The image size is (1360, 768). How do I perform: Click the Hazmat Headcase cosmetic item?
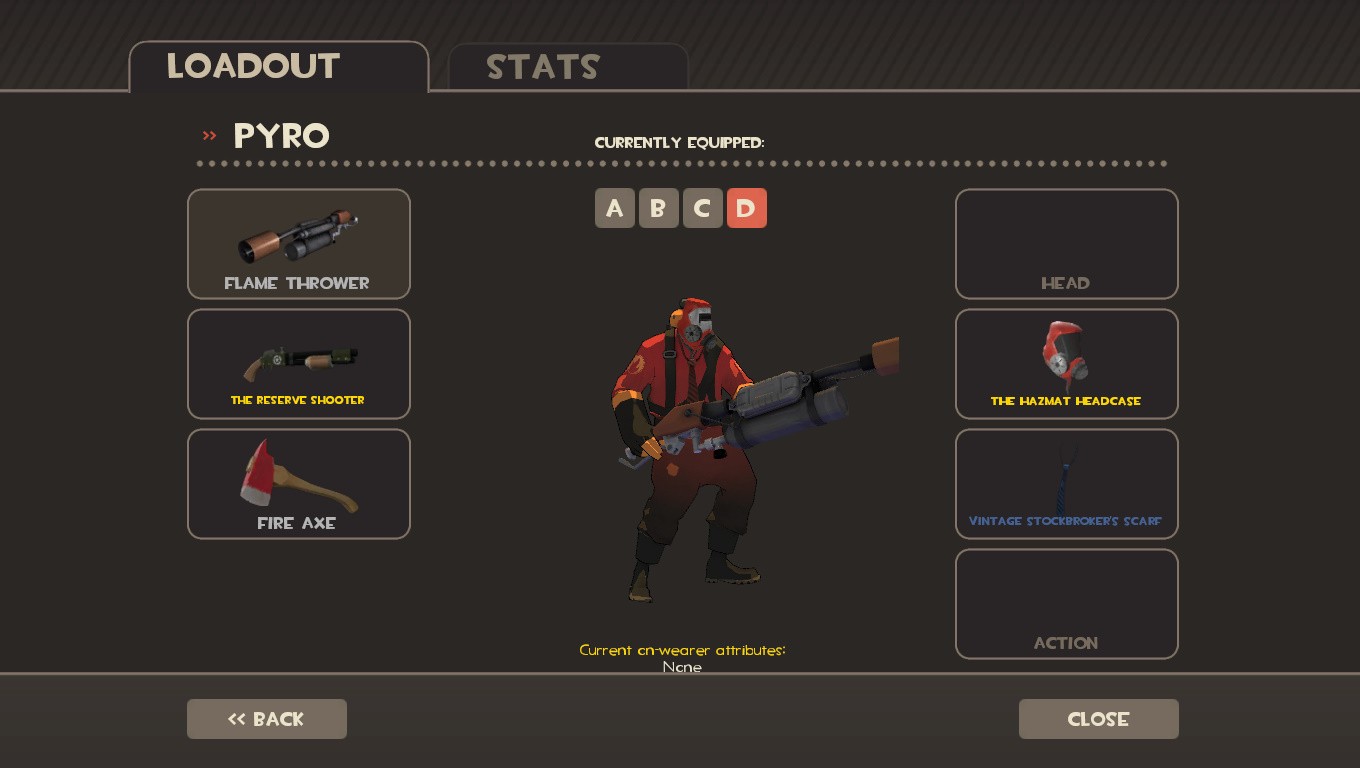(1066, 363)
